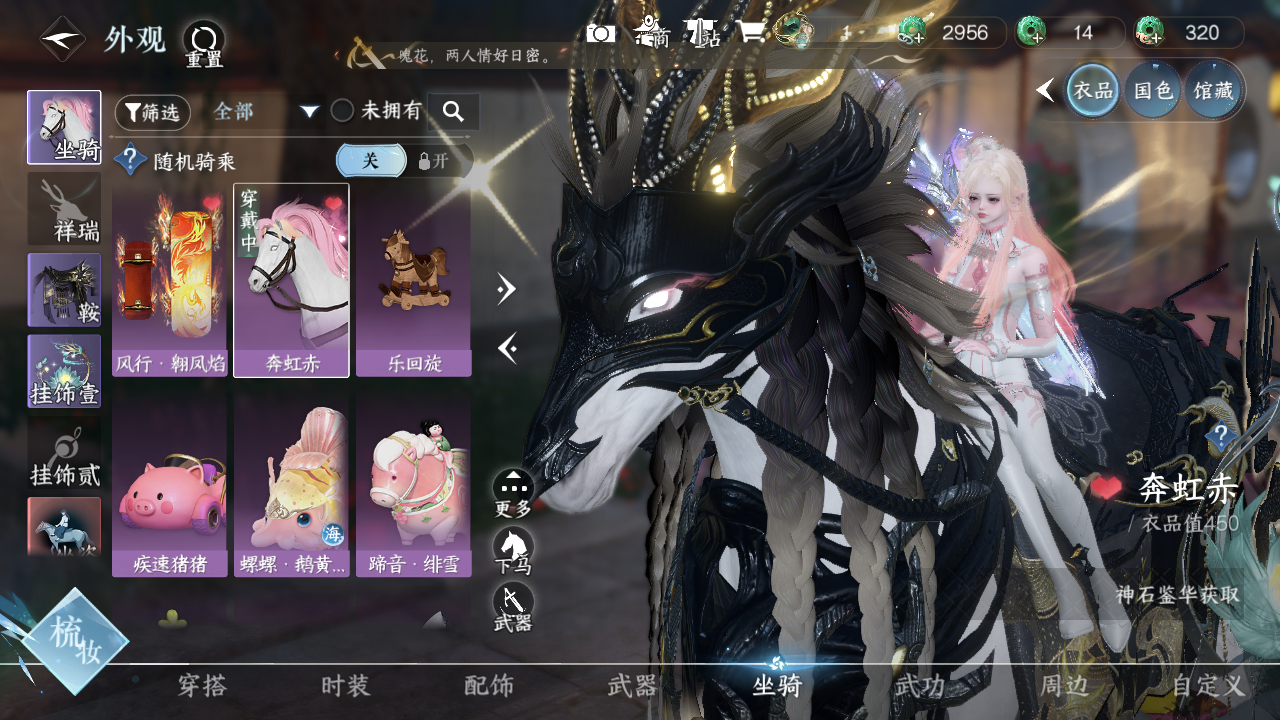Turn random riding toggle to 开
The width and height of the screenshot is (1280, 720).
(436, 161)
